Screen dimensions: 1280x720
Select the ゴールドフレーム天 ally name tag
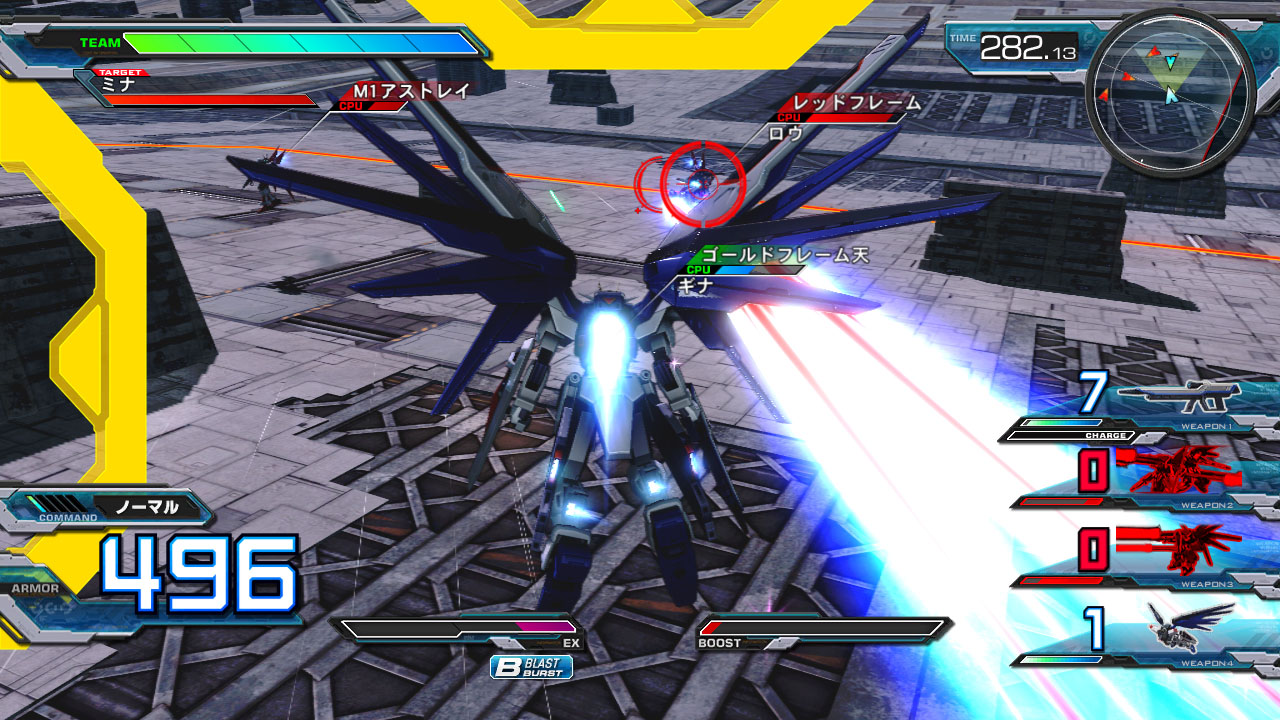[x=784, y=256]
